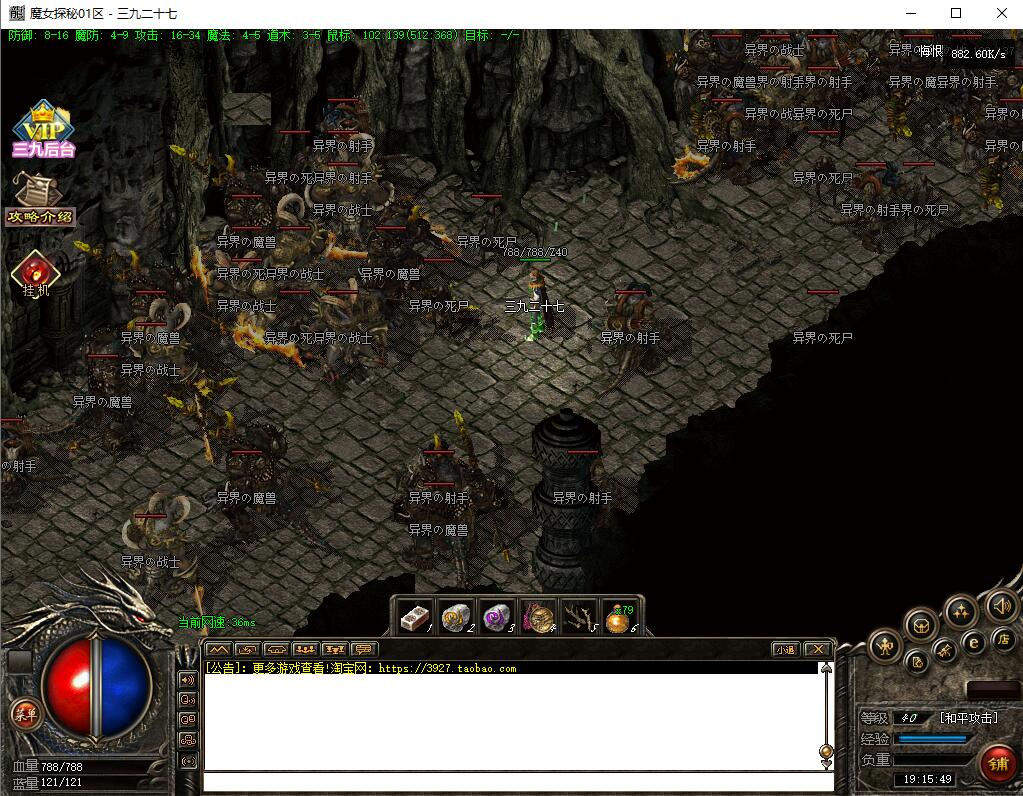
Task: Use the golden potion stack in slot 6
Action: [x=620, y=618]
